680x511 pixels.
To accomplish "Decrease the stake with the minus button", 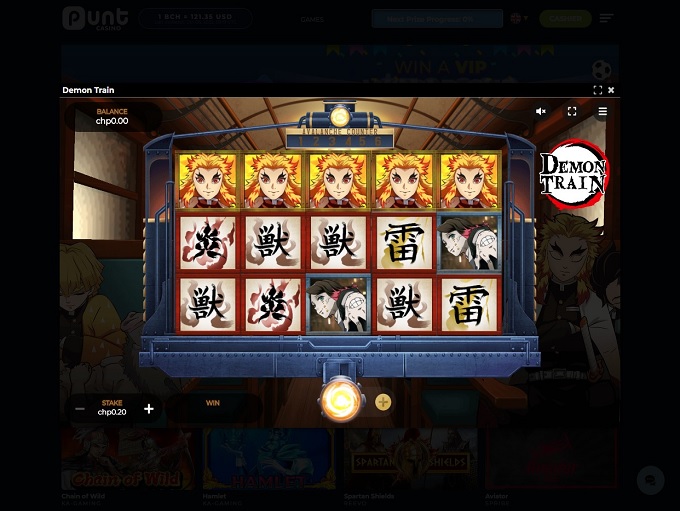I will pos(80,408).
